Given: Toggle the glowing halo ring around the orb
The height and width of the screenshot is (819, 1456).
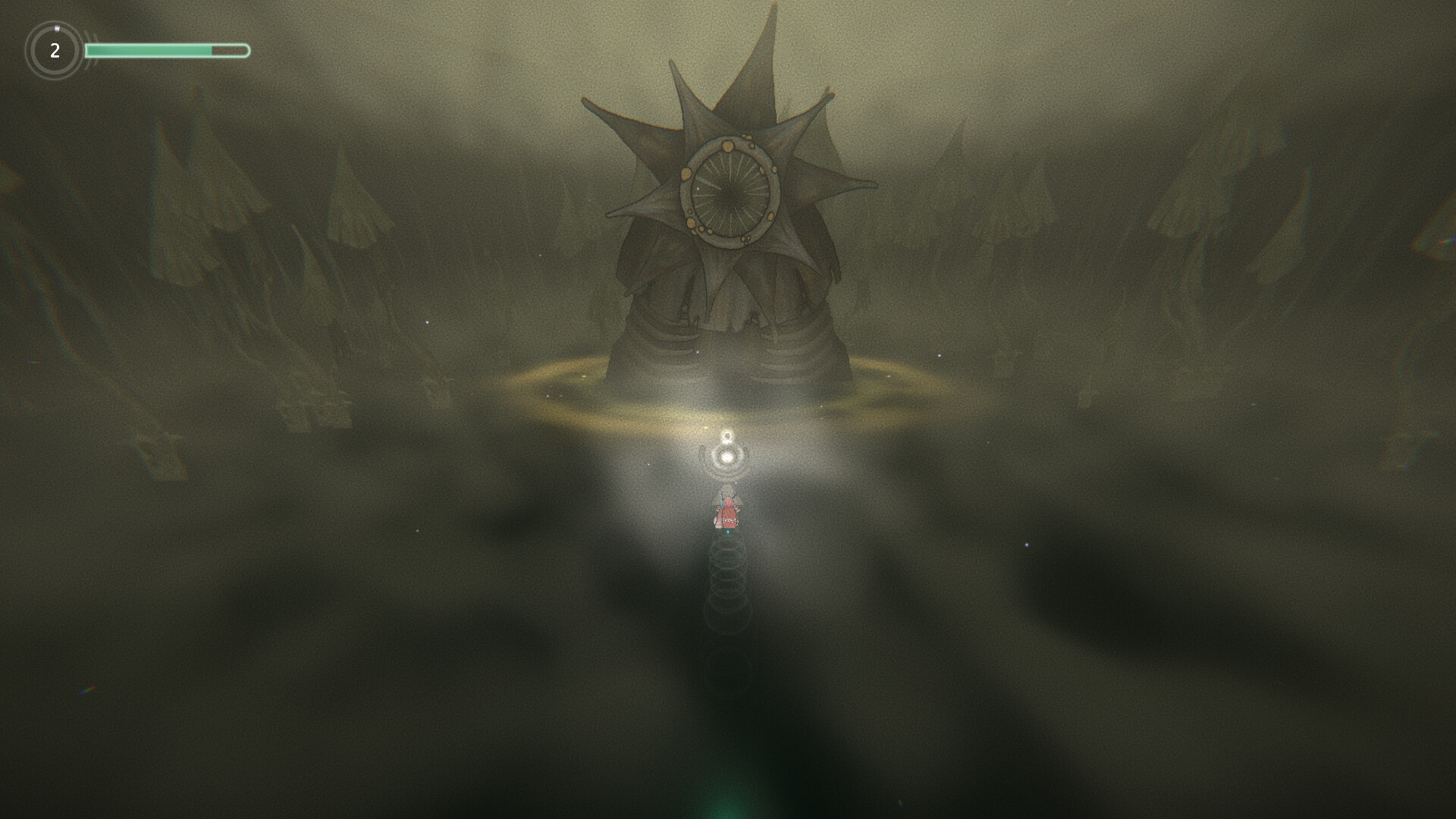Looking at the screenshot, I should (x=726, y=457).
